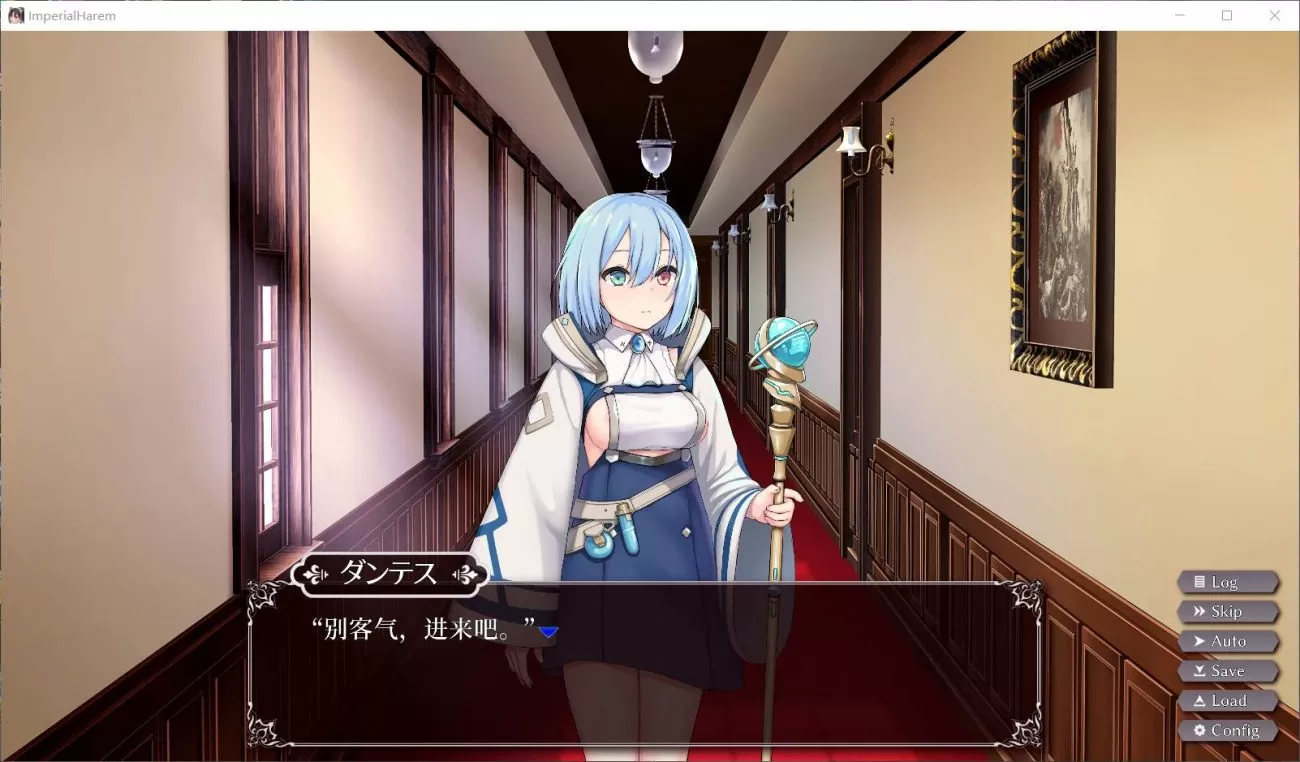Viewport: 1300px width, 762px height.
Task: Click the ImperialHarem app icon in titlebar
Action: (14, 15)
